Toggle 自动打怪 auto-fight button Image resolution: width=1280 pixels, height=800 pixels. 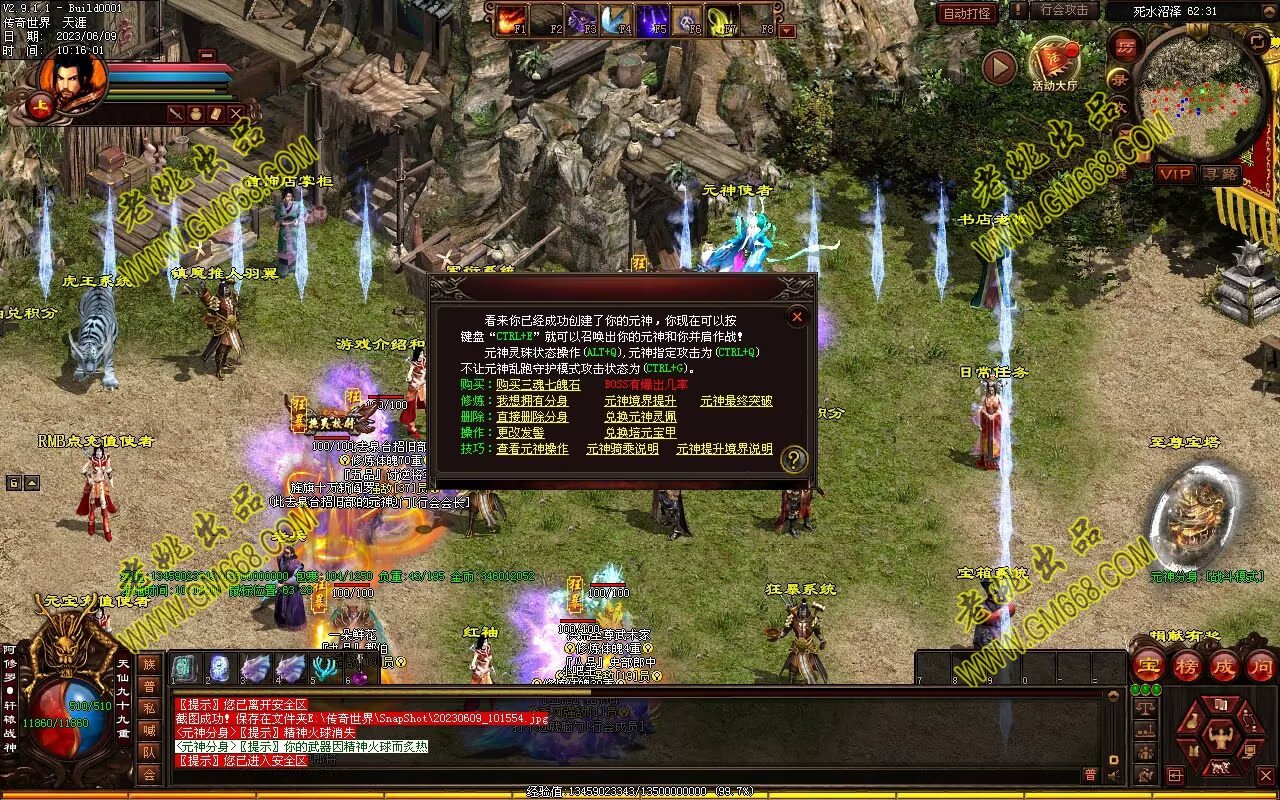967,13
